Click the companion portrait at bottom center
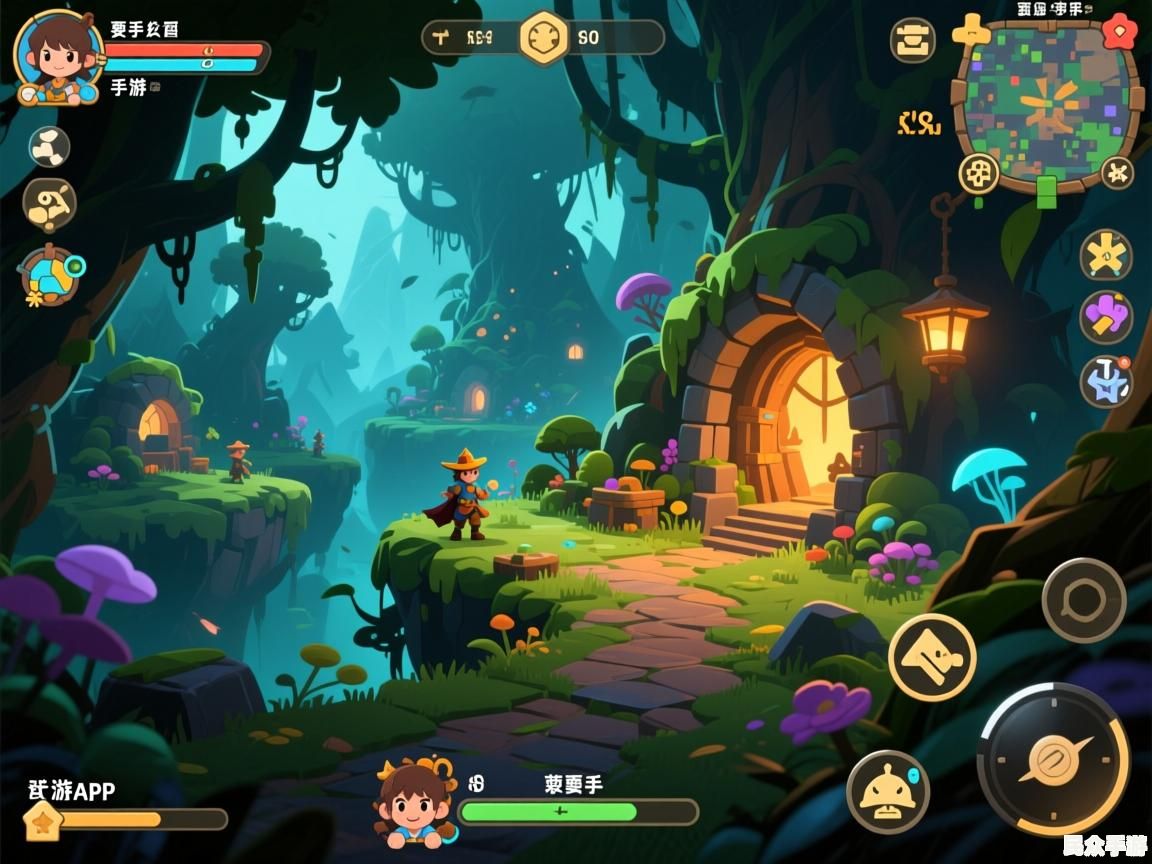Viewport: 1152px width, 864px height. point(411,802)
